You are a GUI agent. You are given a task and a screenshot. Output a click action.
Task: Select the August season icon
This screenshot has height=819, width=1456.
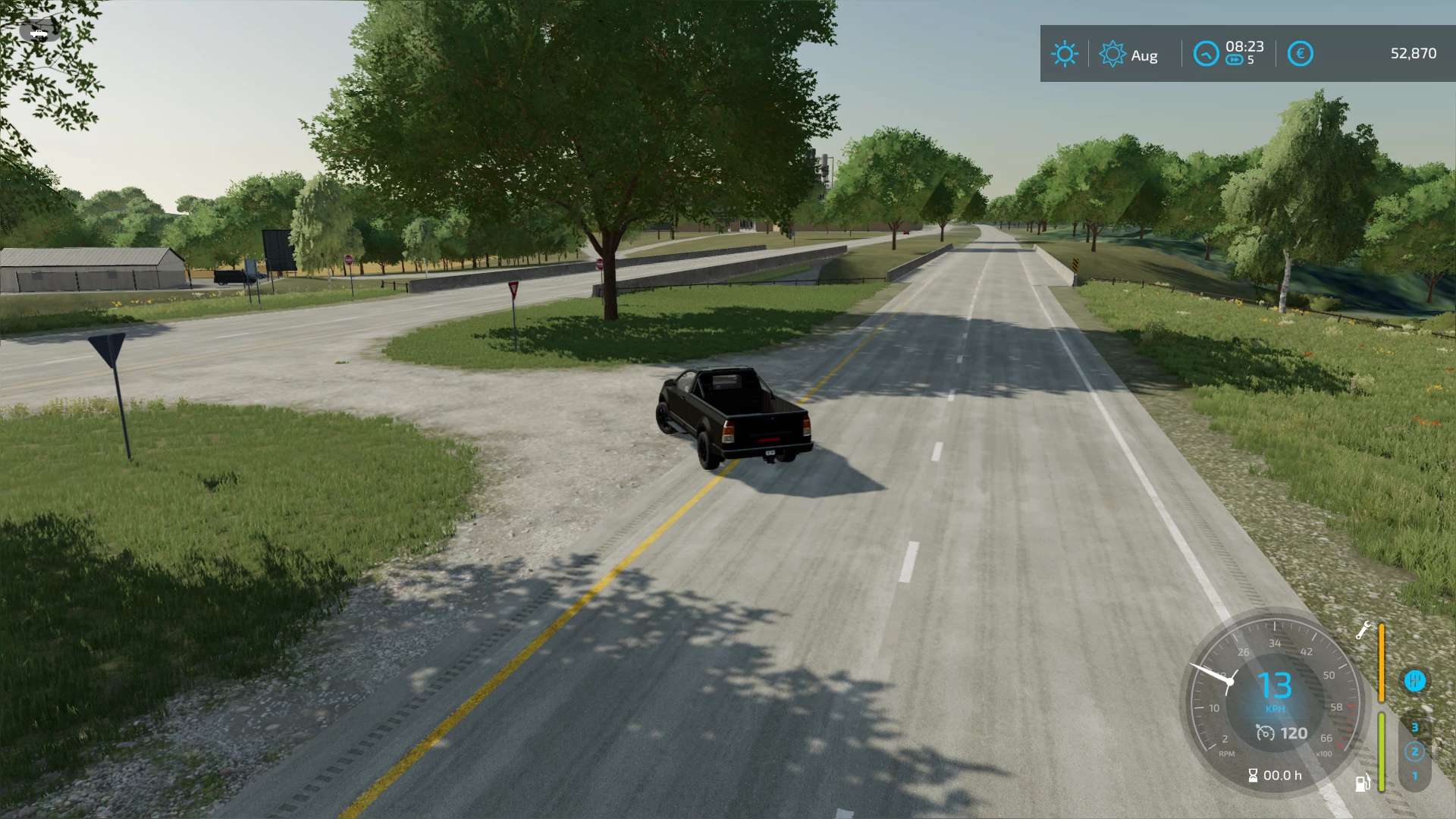(1112, 54)
